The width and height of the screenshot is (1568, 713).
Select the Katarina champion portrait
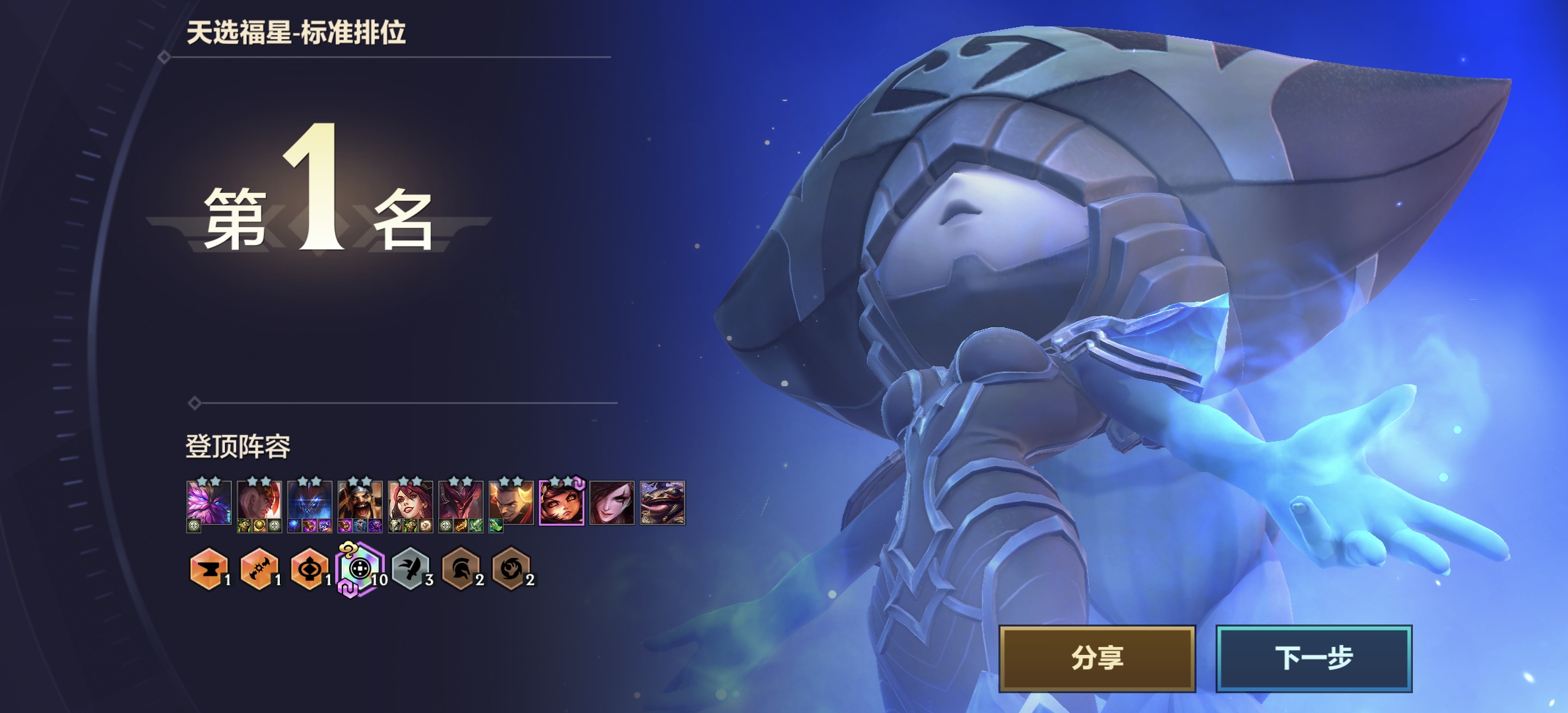pyautogui.click(x=612, y=502)
